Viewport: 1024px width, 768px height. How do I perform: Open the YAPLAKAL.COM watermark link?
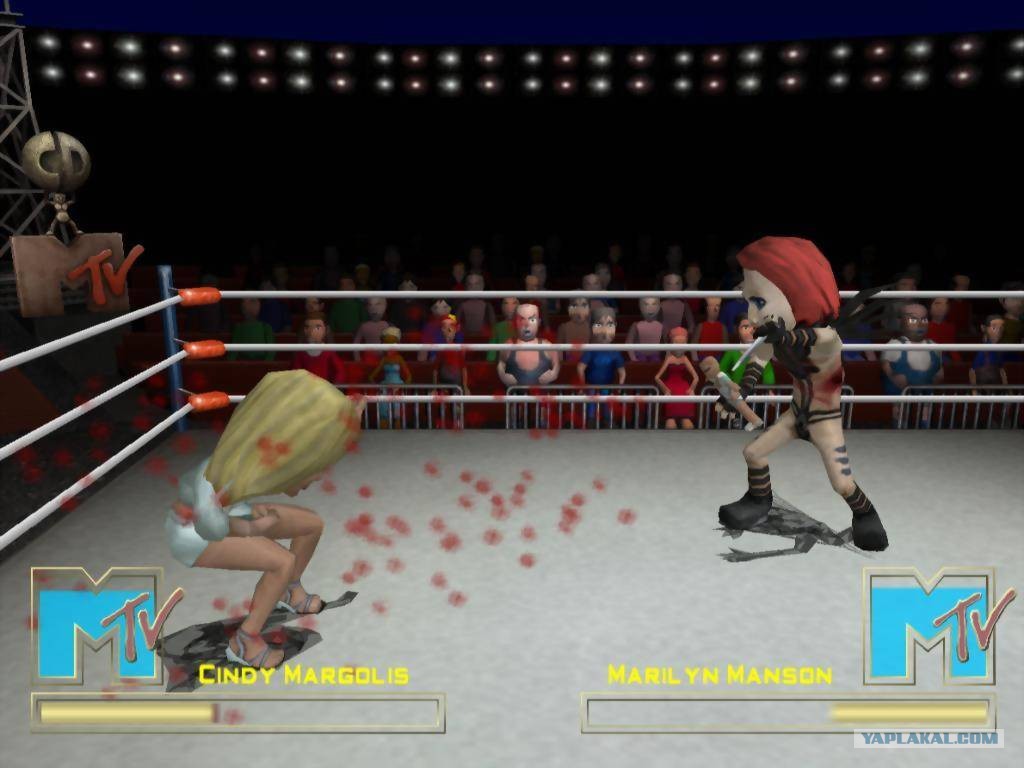[x=927, y=739]
